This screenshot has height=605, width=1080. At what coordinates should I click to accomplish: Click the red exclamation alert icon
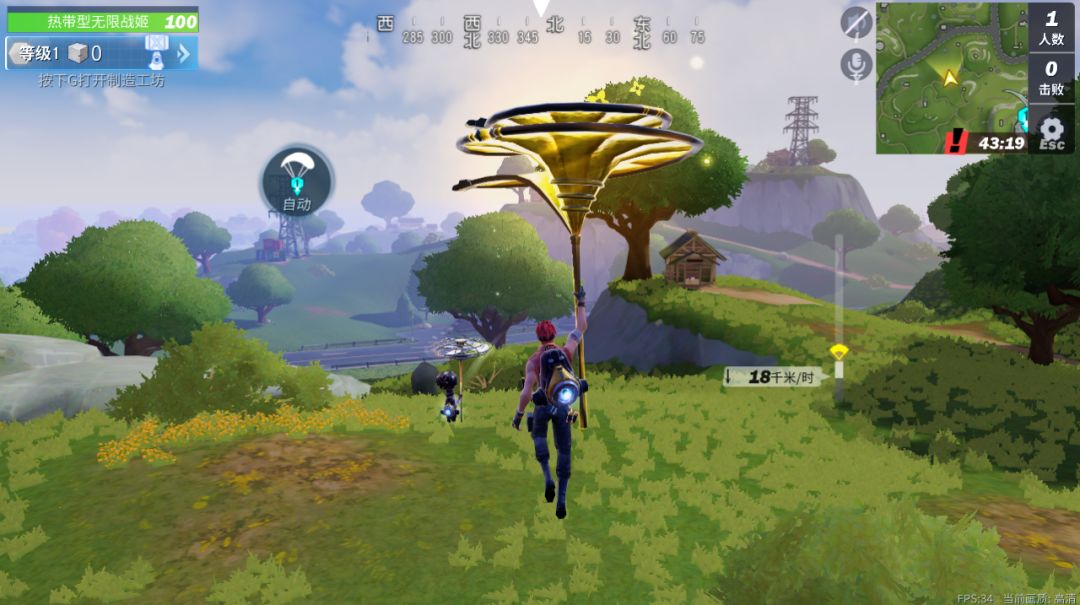[x=957, y=143]
